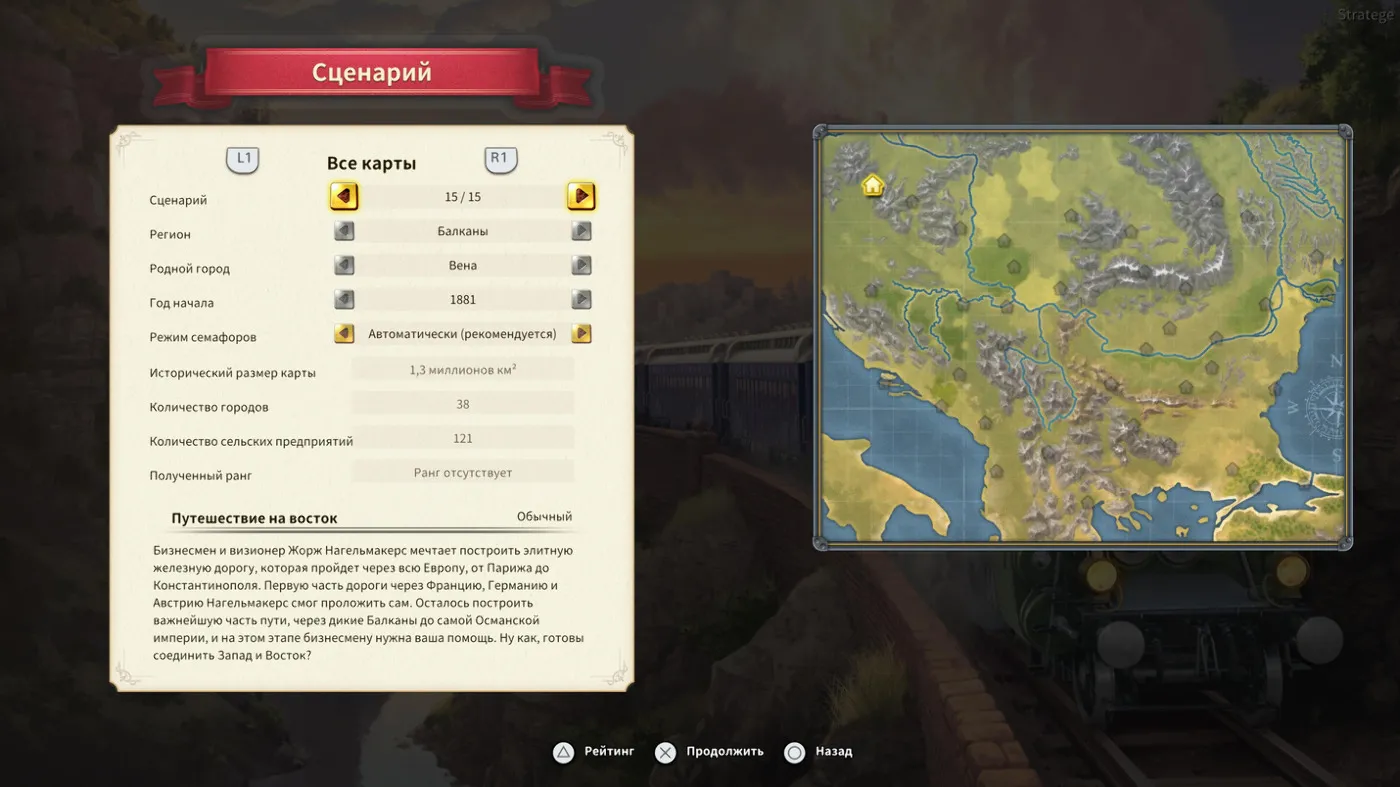Click the left arrow beside home city Вена
The width and height of the screenshot is (1400, 787).
point(344,266)
